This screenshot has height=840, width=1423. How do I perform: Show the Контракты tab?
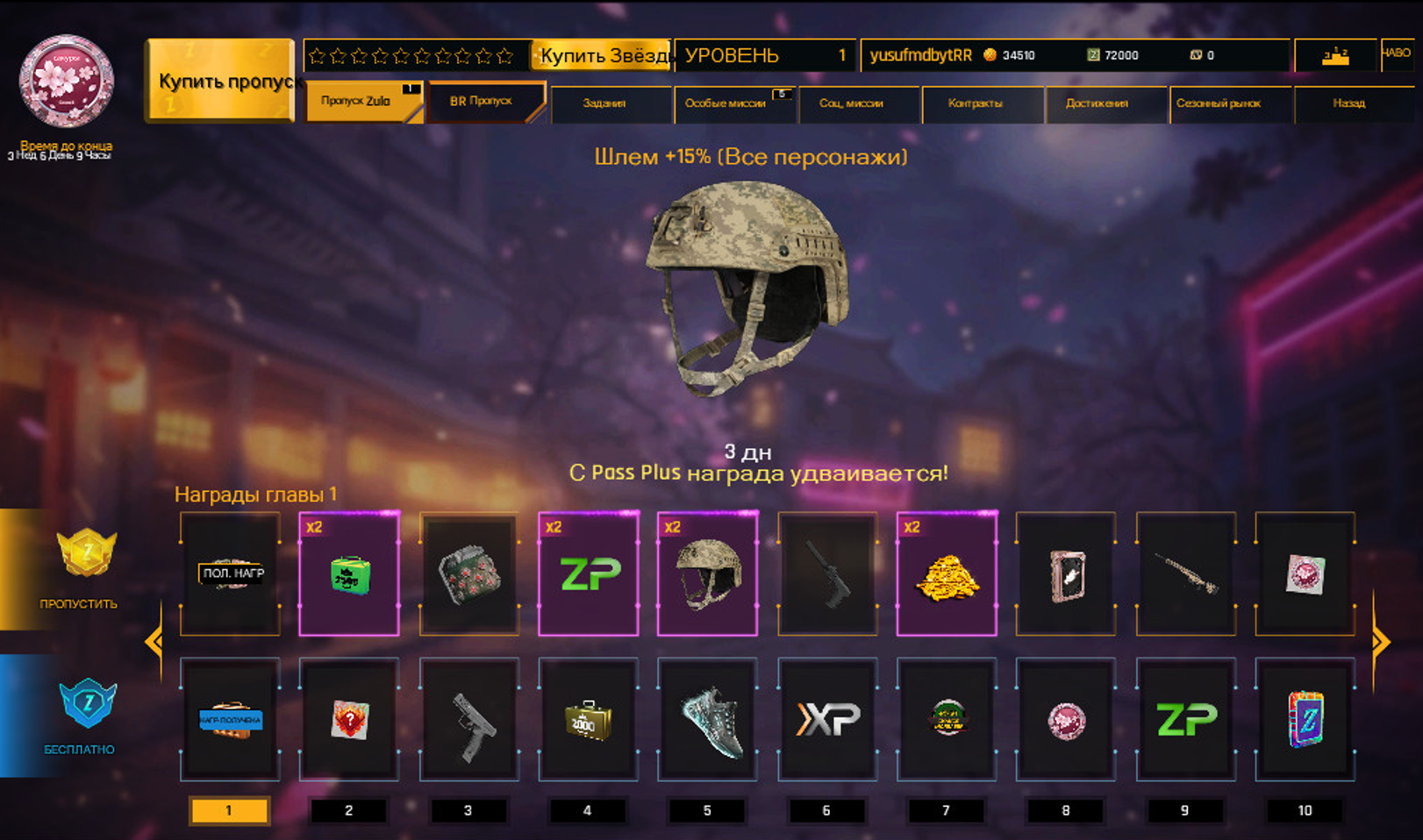point(976,103)
